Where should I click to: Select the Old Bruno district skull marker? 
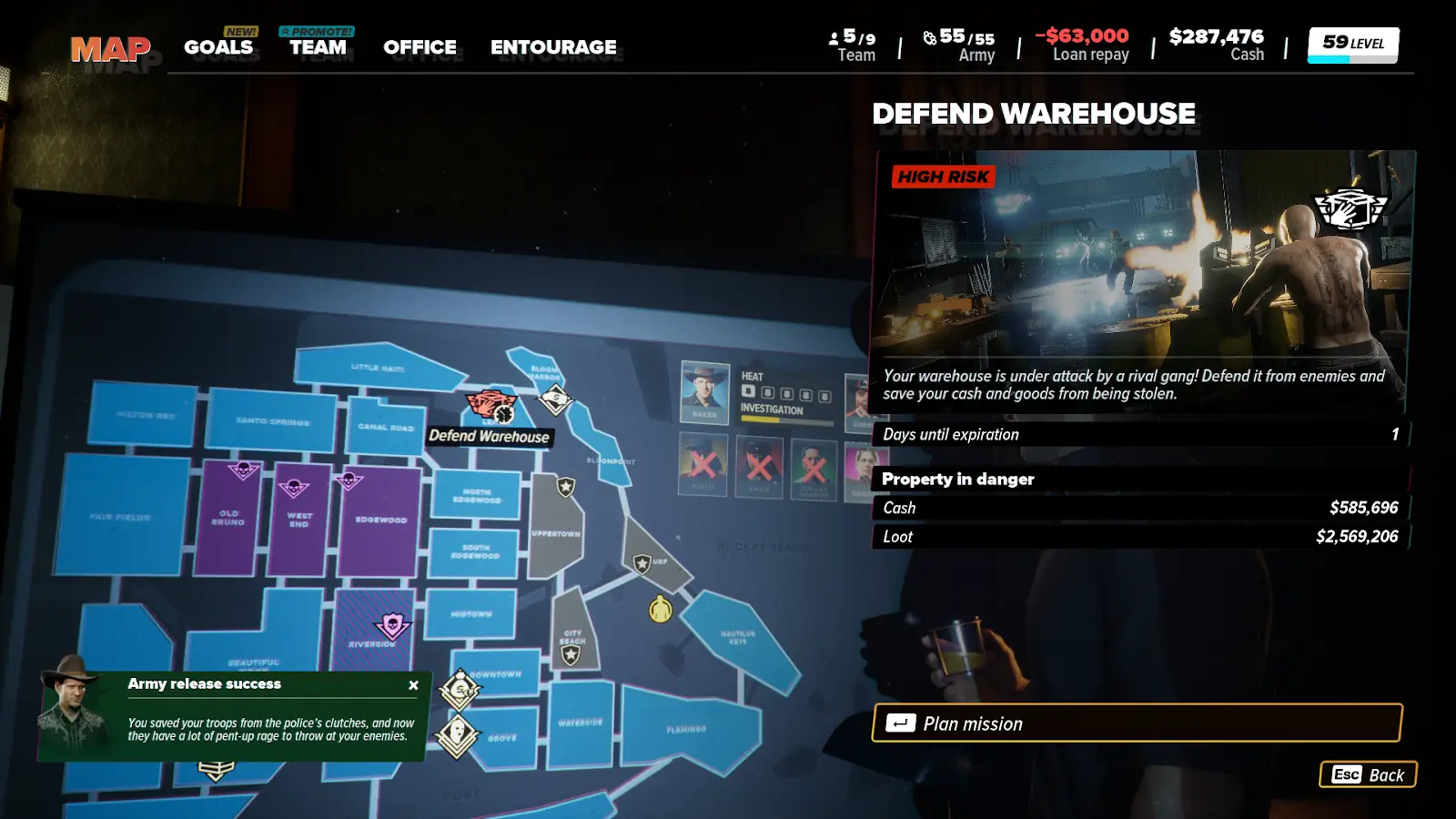click(x=243, y=470)
